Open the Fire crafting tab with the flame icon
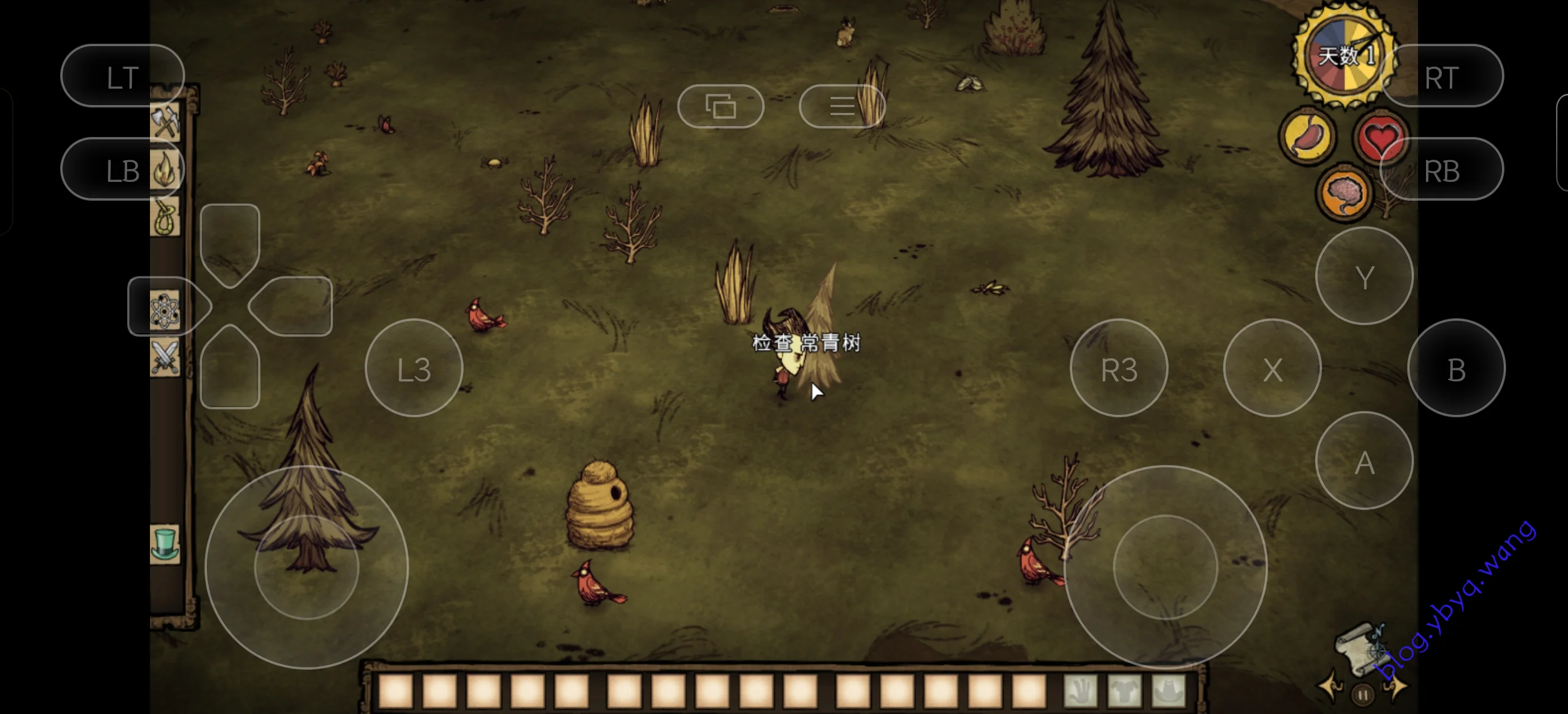 [165, 170]
